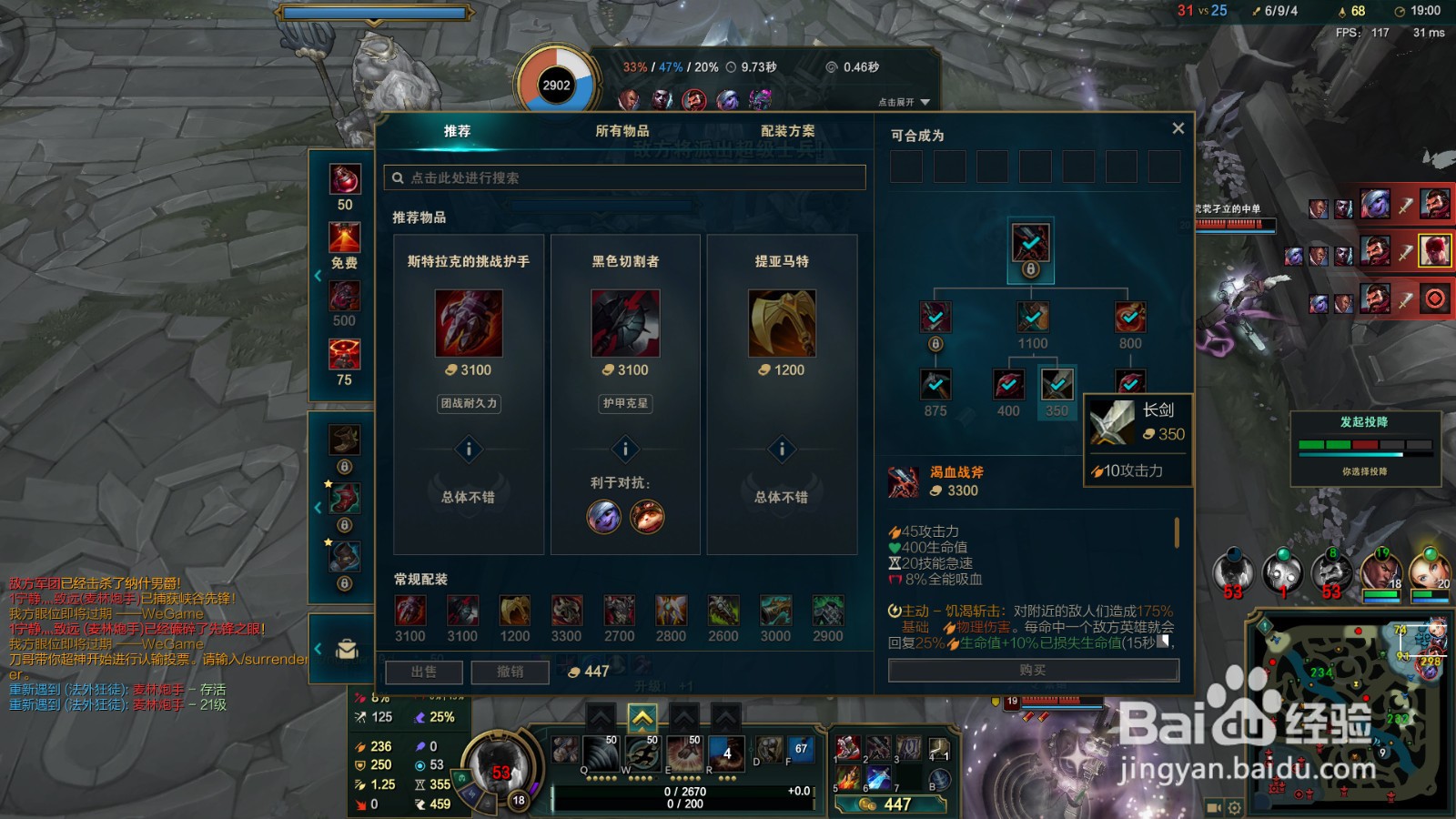Switch to the 所有物品 tab
This screenshot has width=1456, height=819.
click(x=624, y=130)
